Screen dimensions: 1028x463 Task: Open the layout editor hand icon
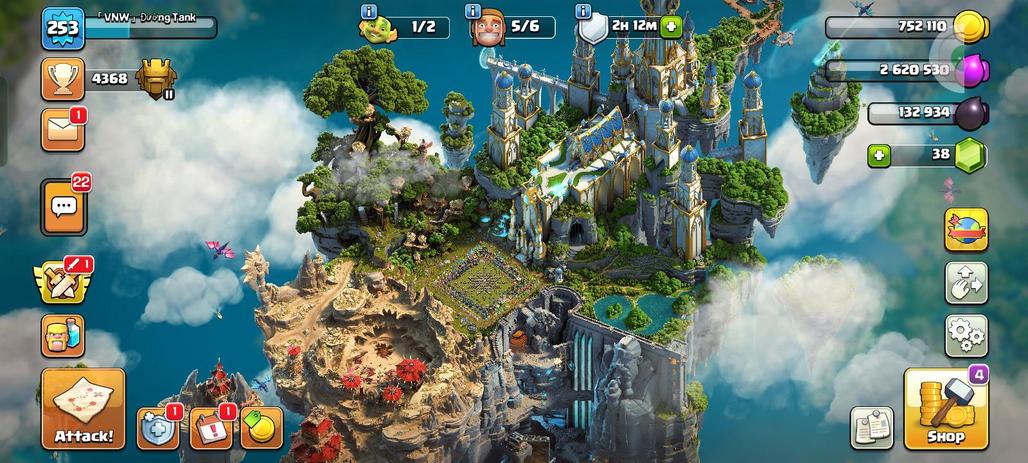tap(965, 283)
